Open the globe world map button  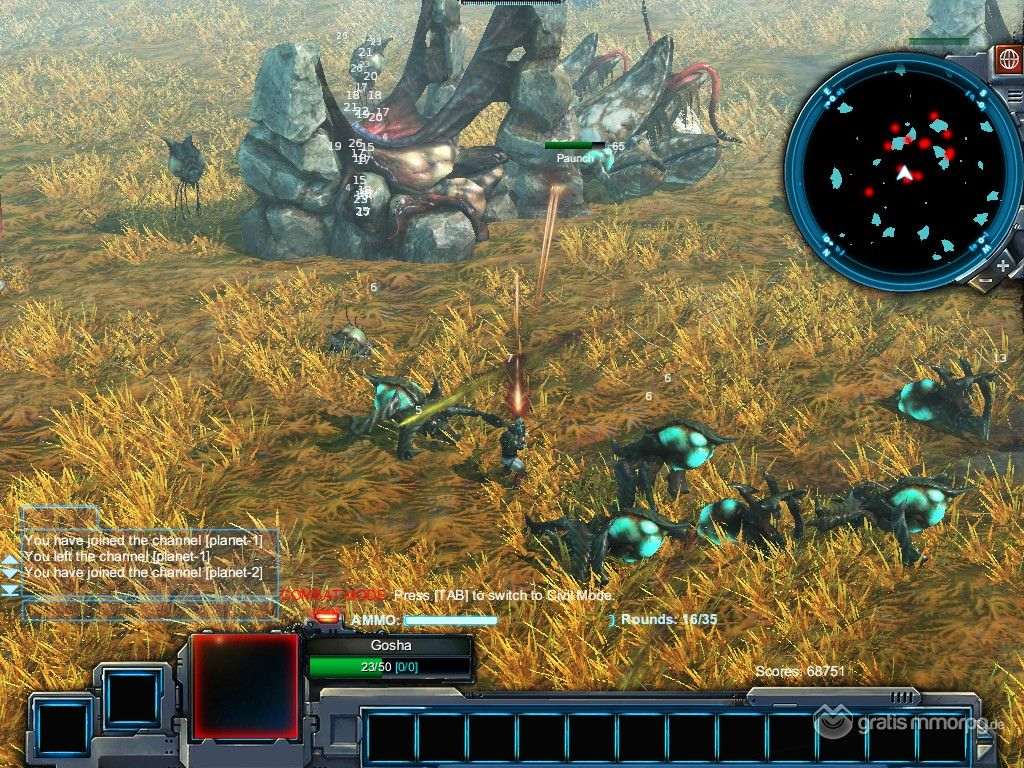pyautogui.click(x=1008, y=56)
